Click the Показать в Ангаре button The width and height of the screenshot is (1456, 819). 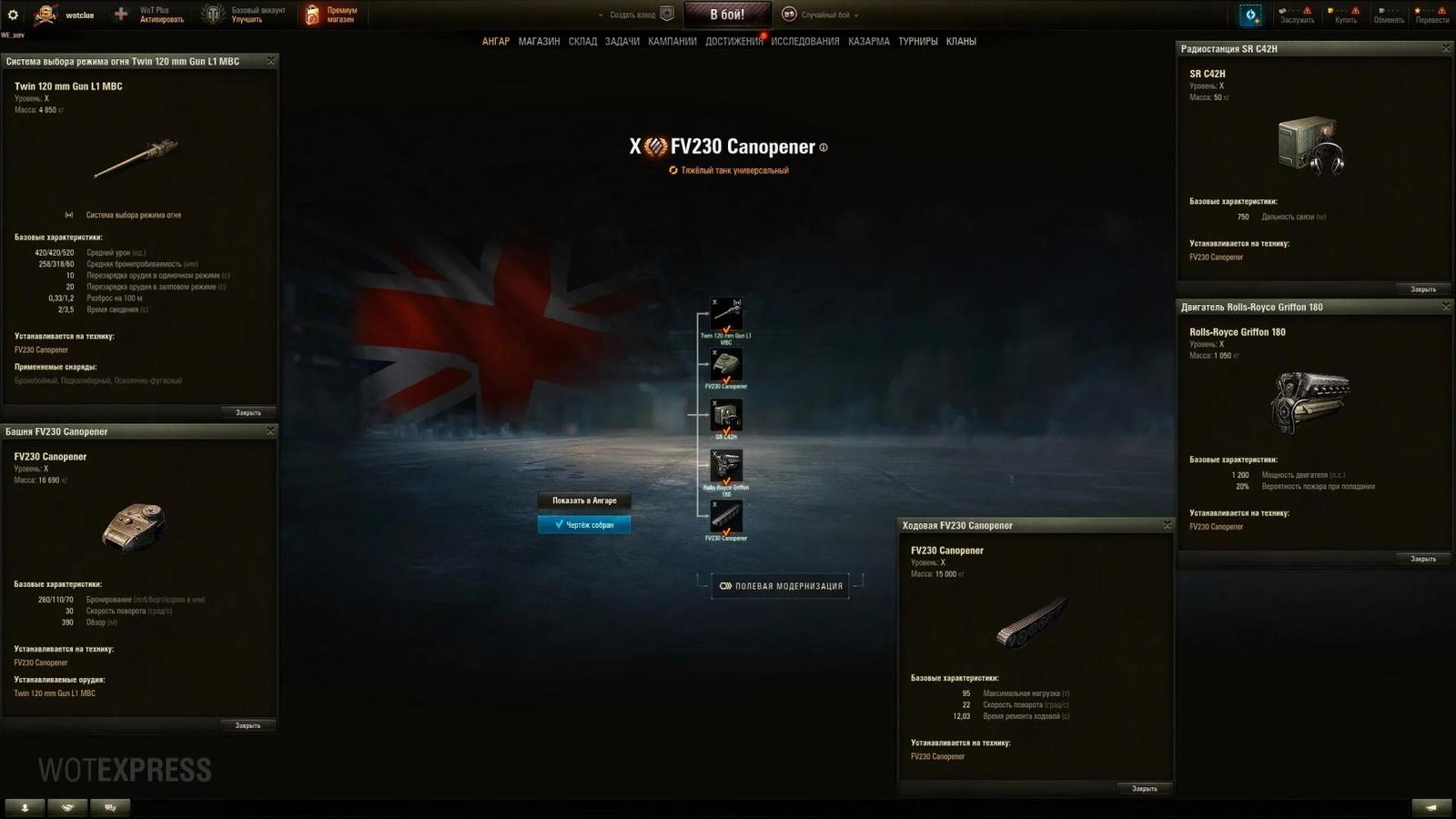pos(584,500)
